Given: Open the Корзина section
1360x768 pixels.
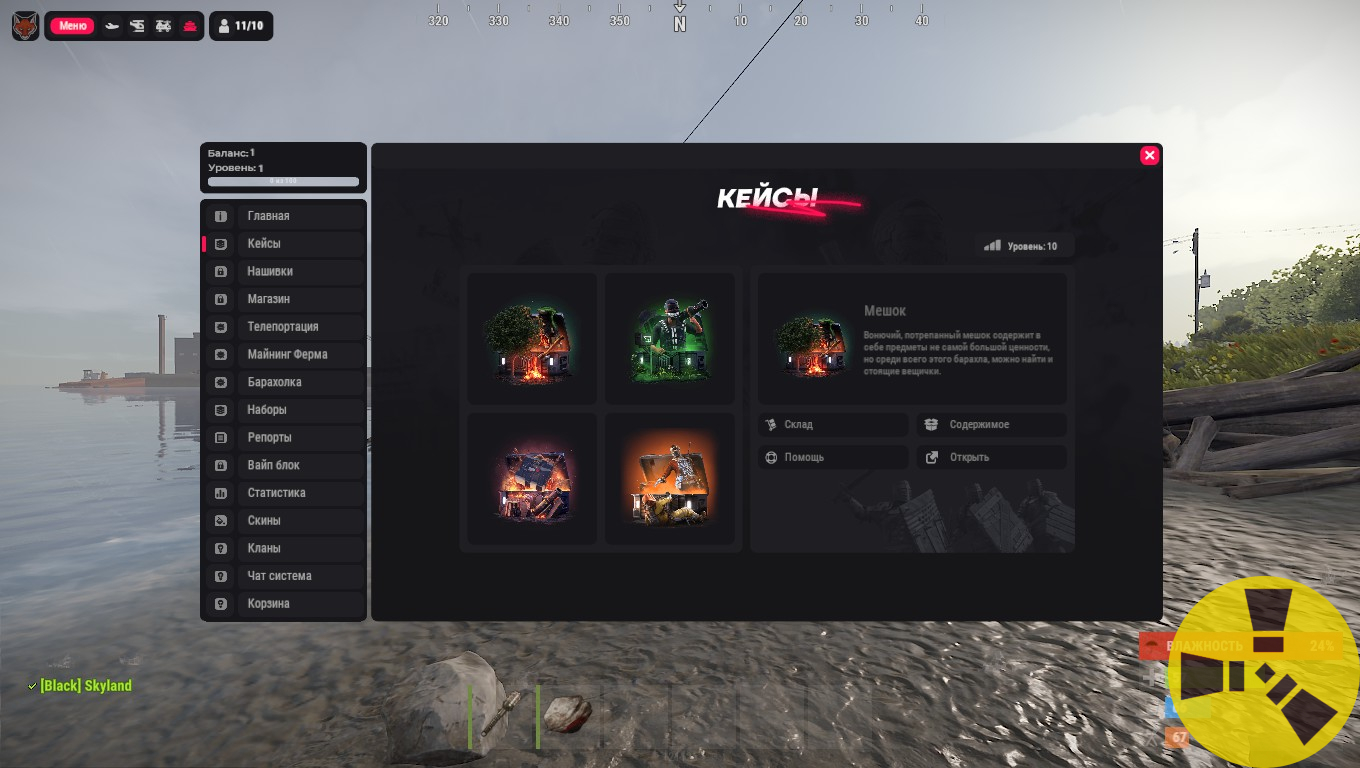Looking at the screenshot, I should pyautogui.click(x=284, y=604).
